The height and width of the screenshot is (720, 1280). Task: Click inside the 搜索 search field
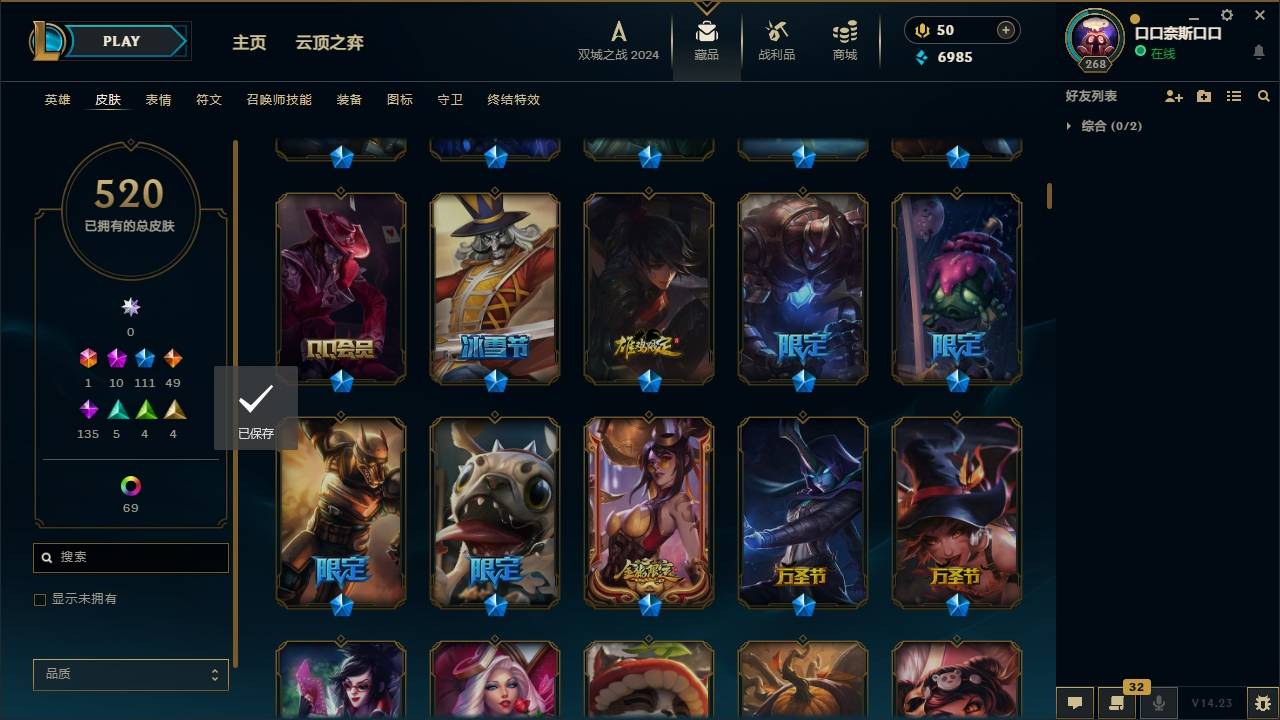pos(130,557)
